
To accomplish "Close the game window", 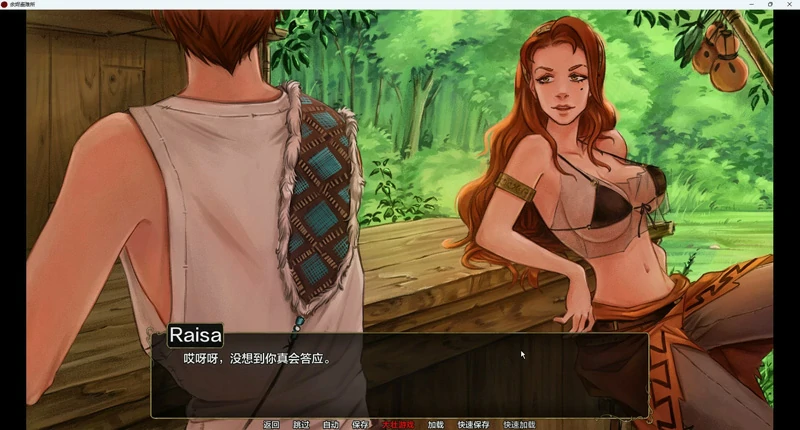I will (789, 5).
